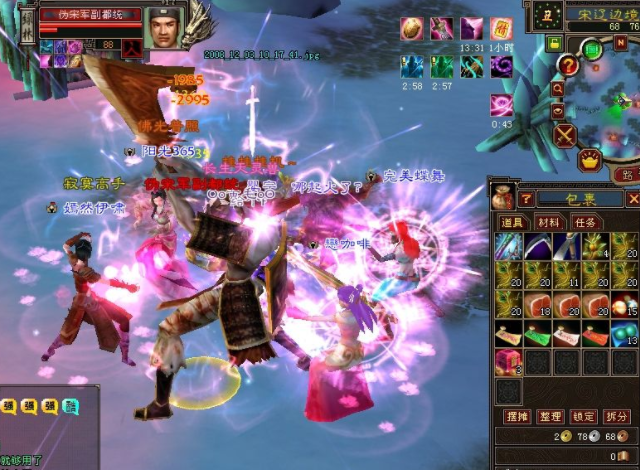Open the gold ingot shop button

590,159
